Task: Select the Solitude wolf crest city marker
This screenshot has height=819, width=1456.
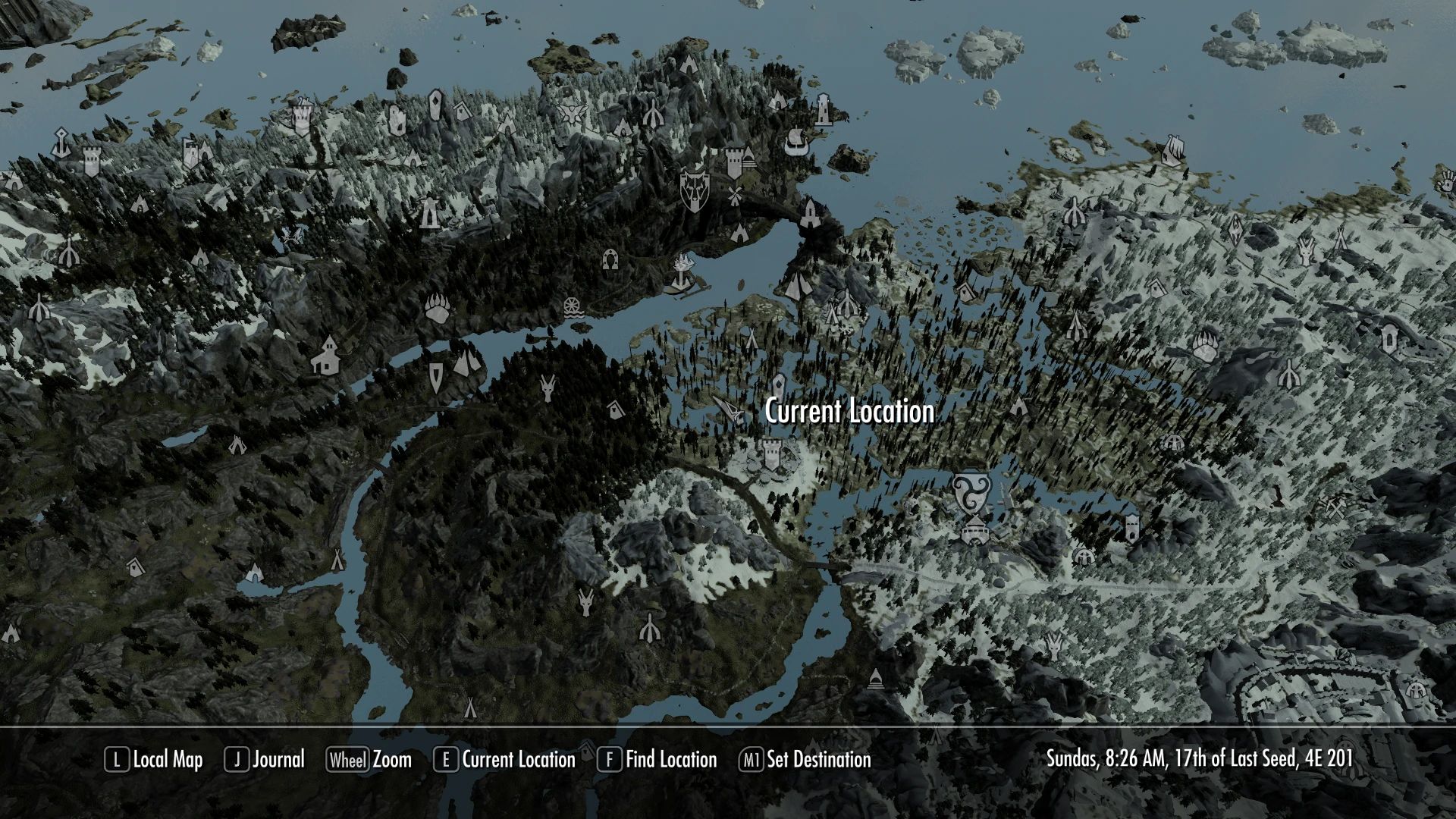Action: (695, 190)
